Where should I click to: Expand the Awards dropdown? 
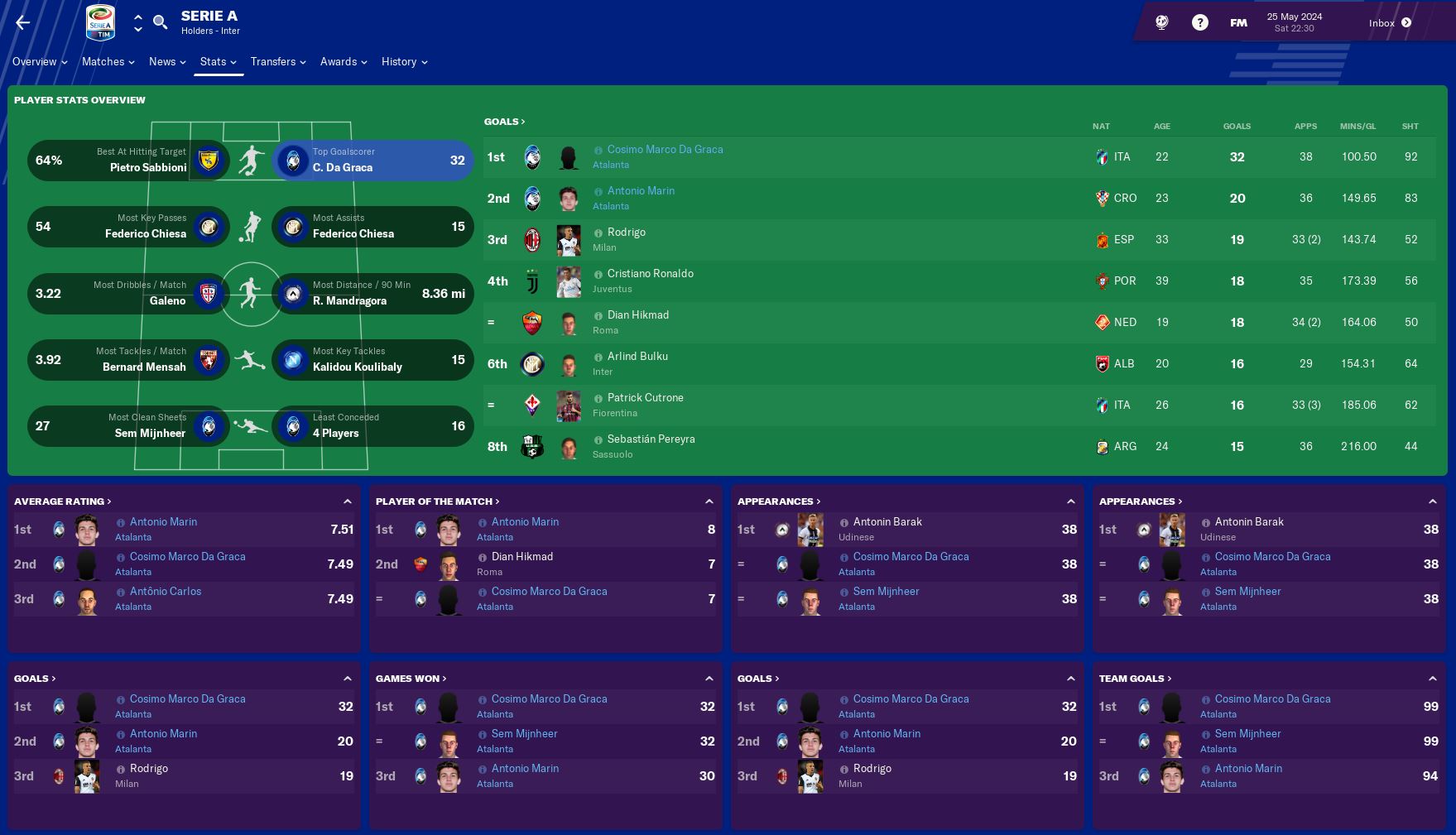click(x=339, y=61)
